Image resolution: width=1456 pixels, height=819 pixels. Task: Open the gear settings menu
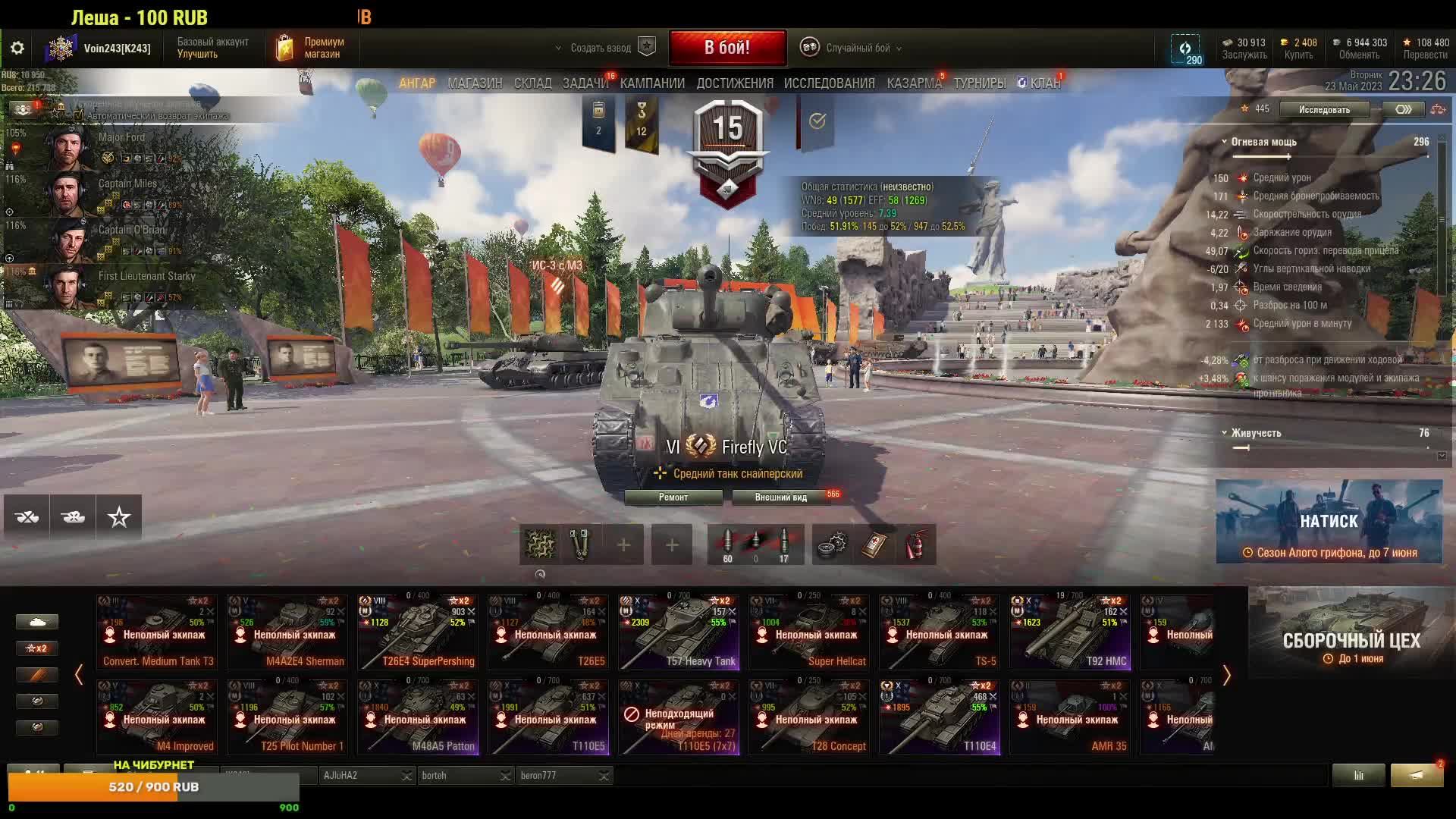[17, 49]
